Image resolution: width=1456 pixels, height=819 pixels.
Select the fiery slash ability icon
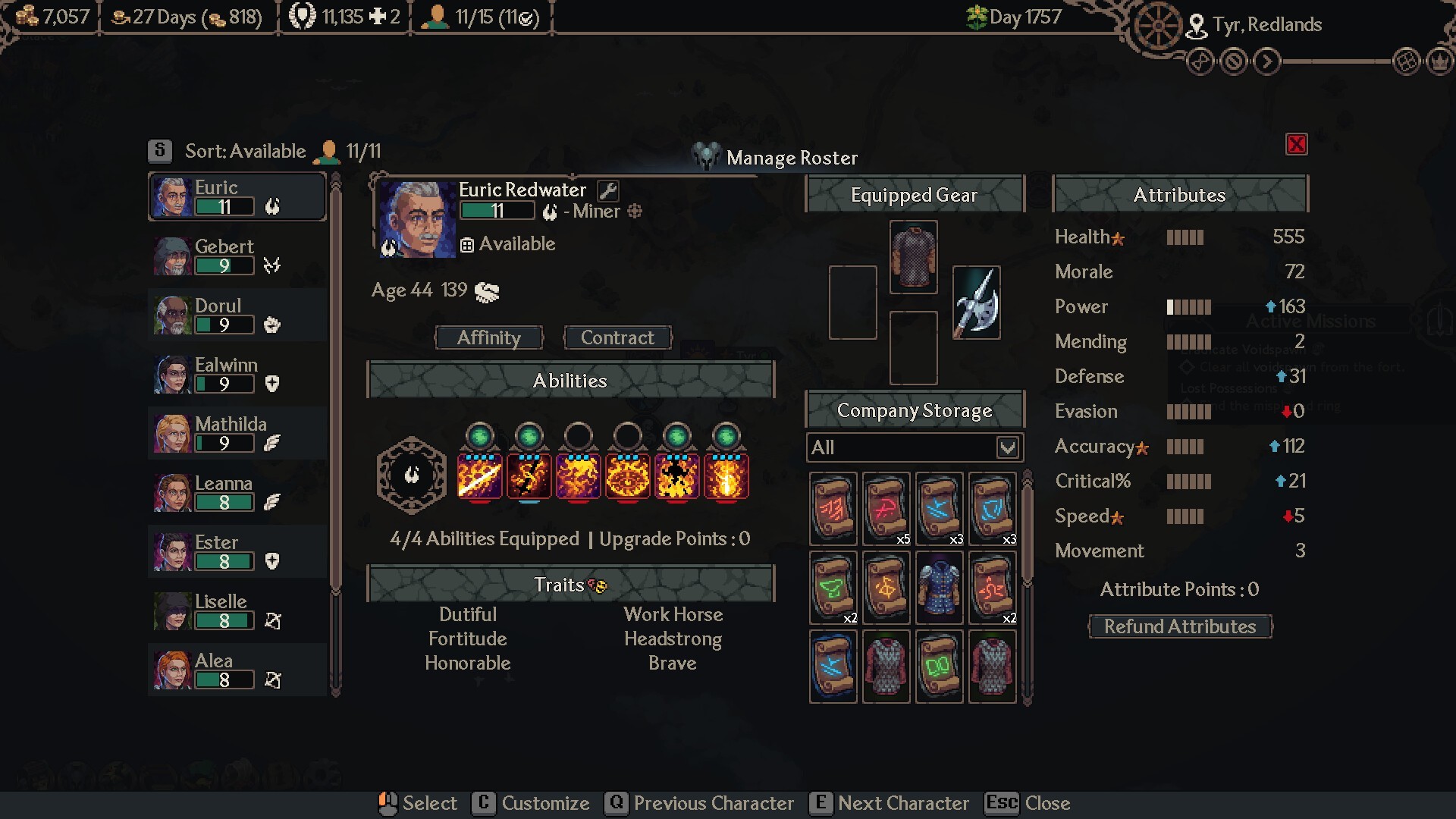click(479, 476)
